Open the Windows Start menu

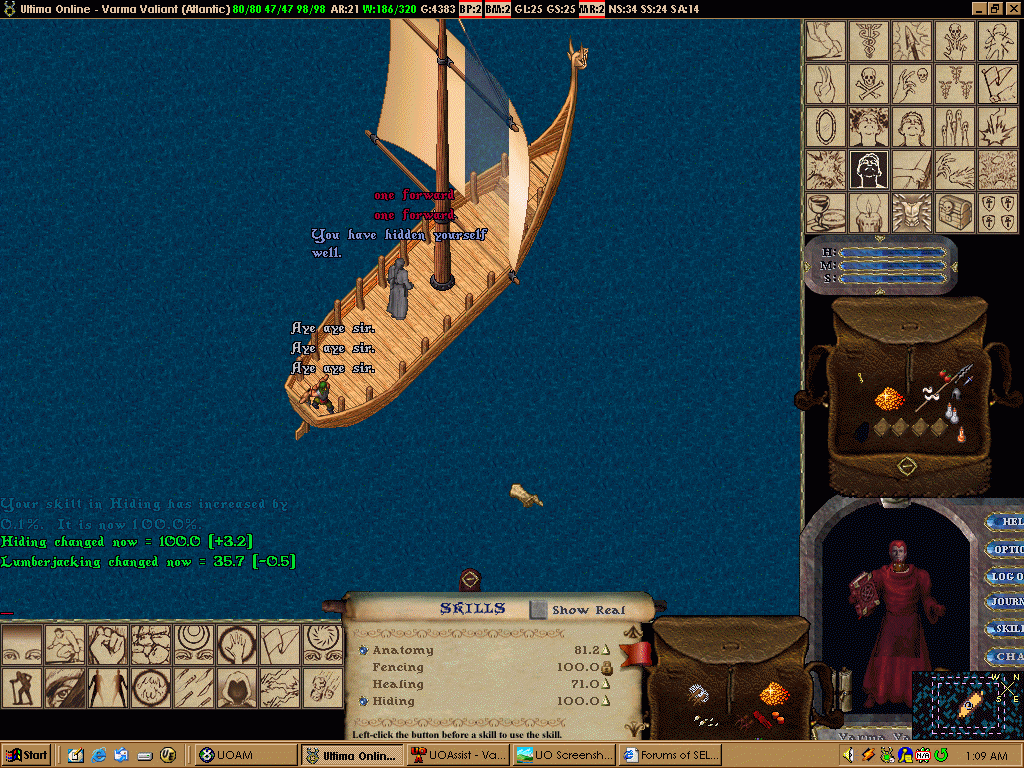[27, 755]
